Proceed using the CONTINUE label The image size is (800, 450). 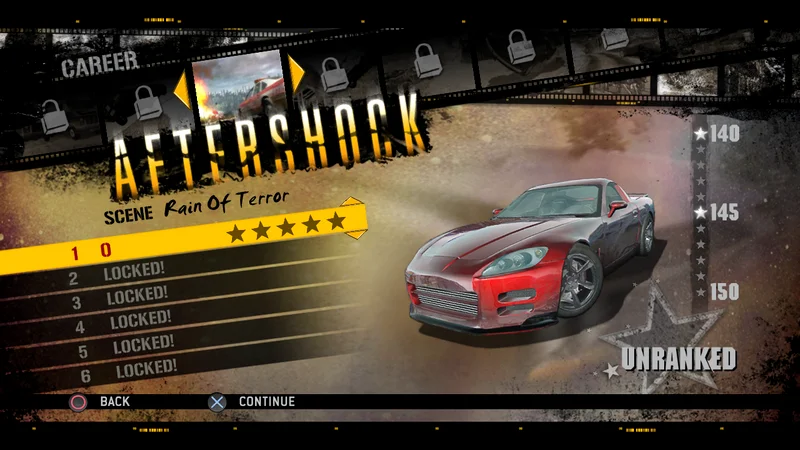[x=266, y=402]
